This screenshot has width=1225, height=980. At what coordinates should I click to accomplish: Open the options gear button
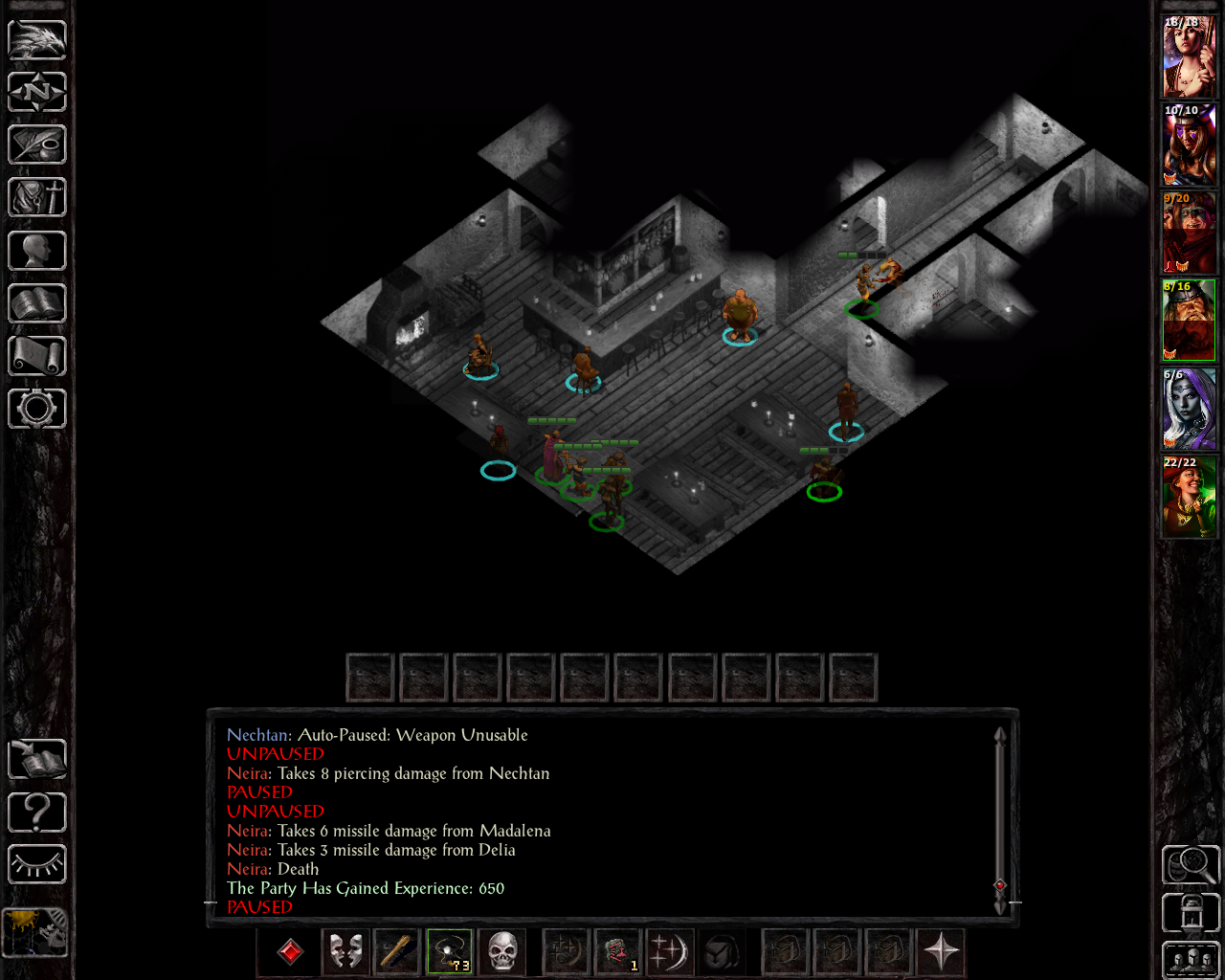(37, 409)
